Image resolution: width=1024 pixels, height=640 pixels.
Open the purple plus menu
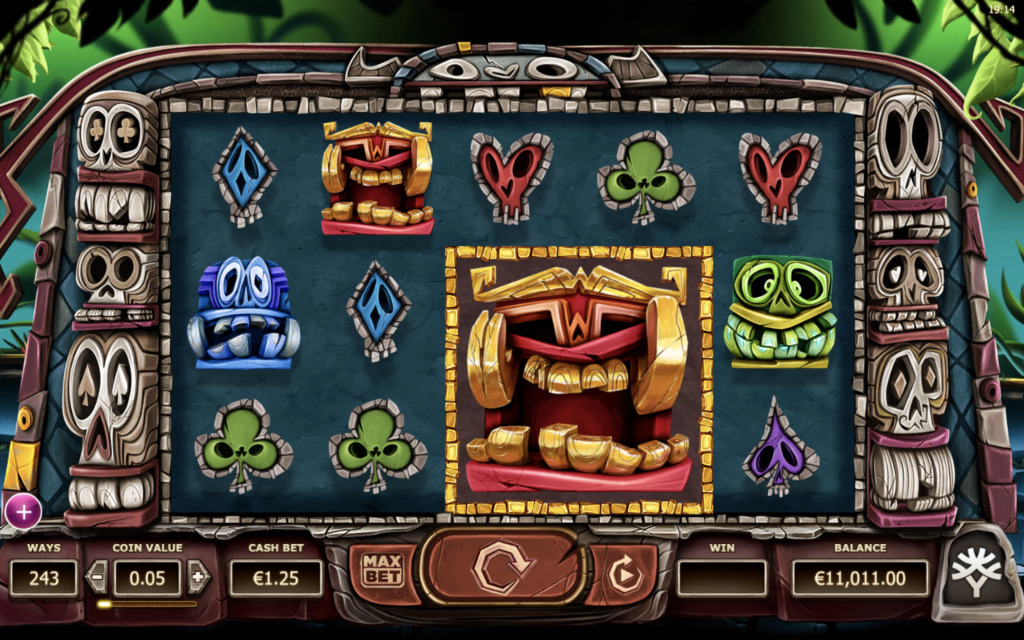(22, 512)
